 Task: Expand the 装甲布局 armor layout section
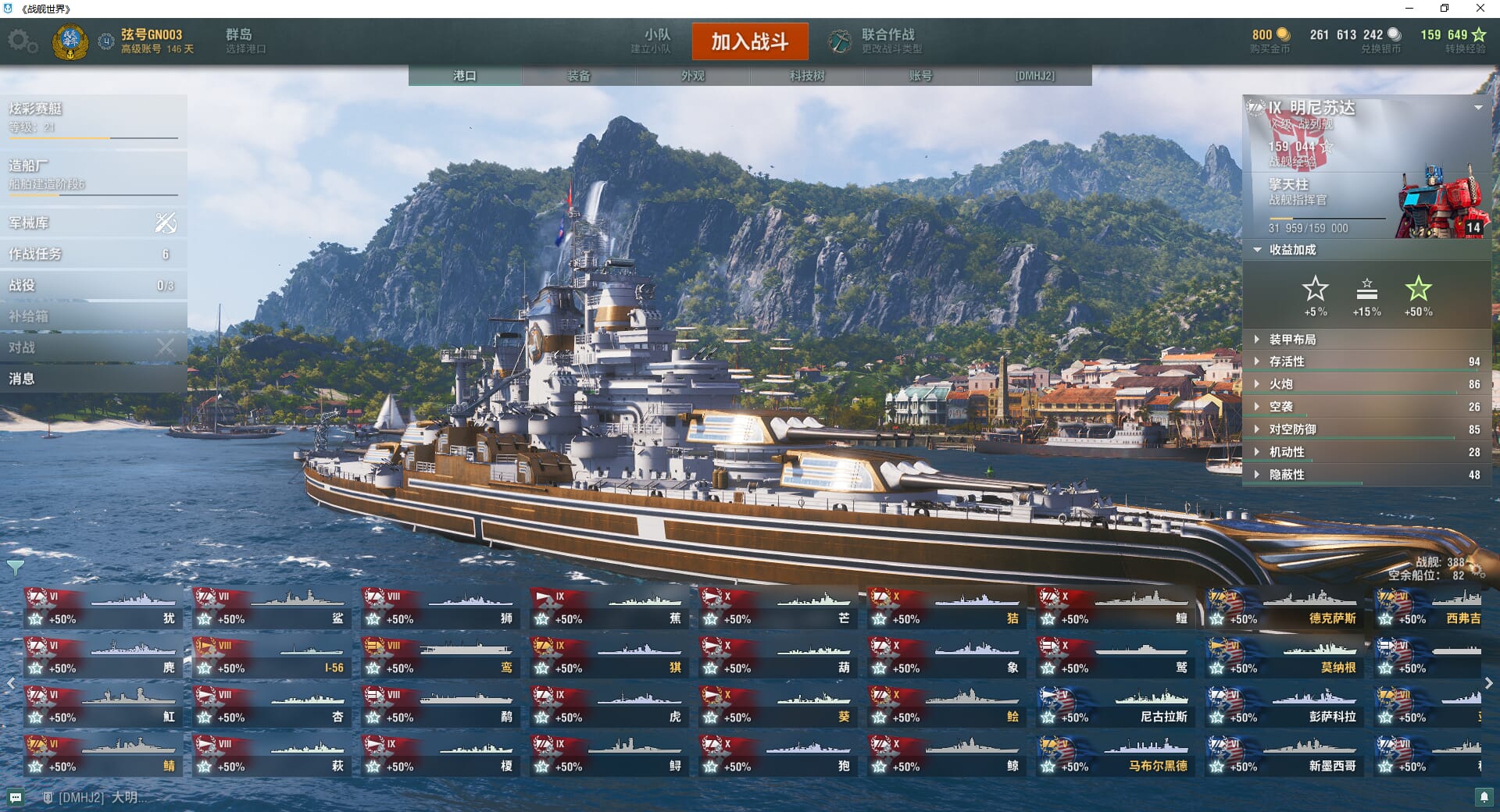1292,340
